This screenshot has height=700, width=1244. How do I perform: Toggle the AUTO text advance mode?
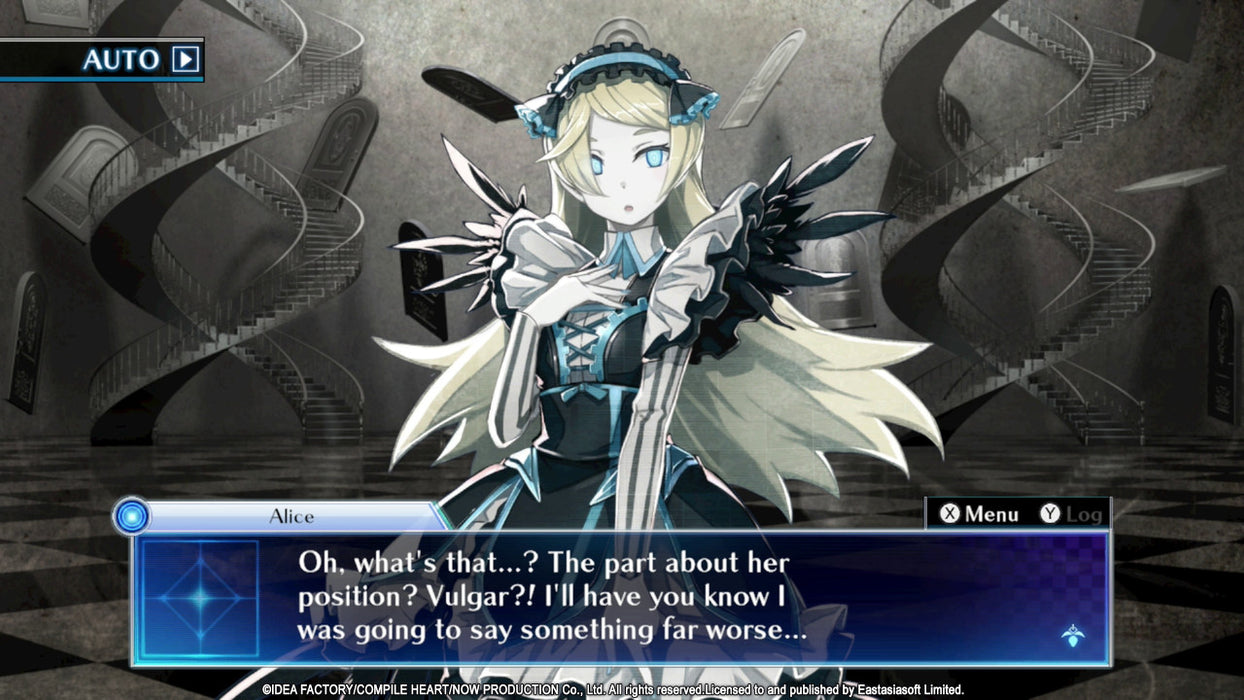click(141, 60)
